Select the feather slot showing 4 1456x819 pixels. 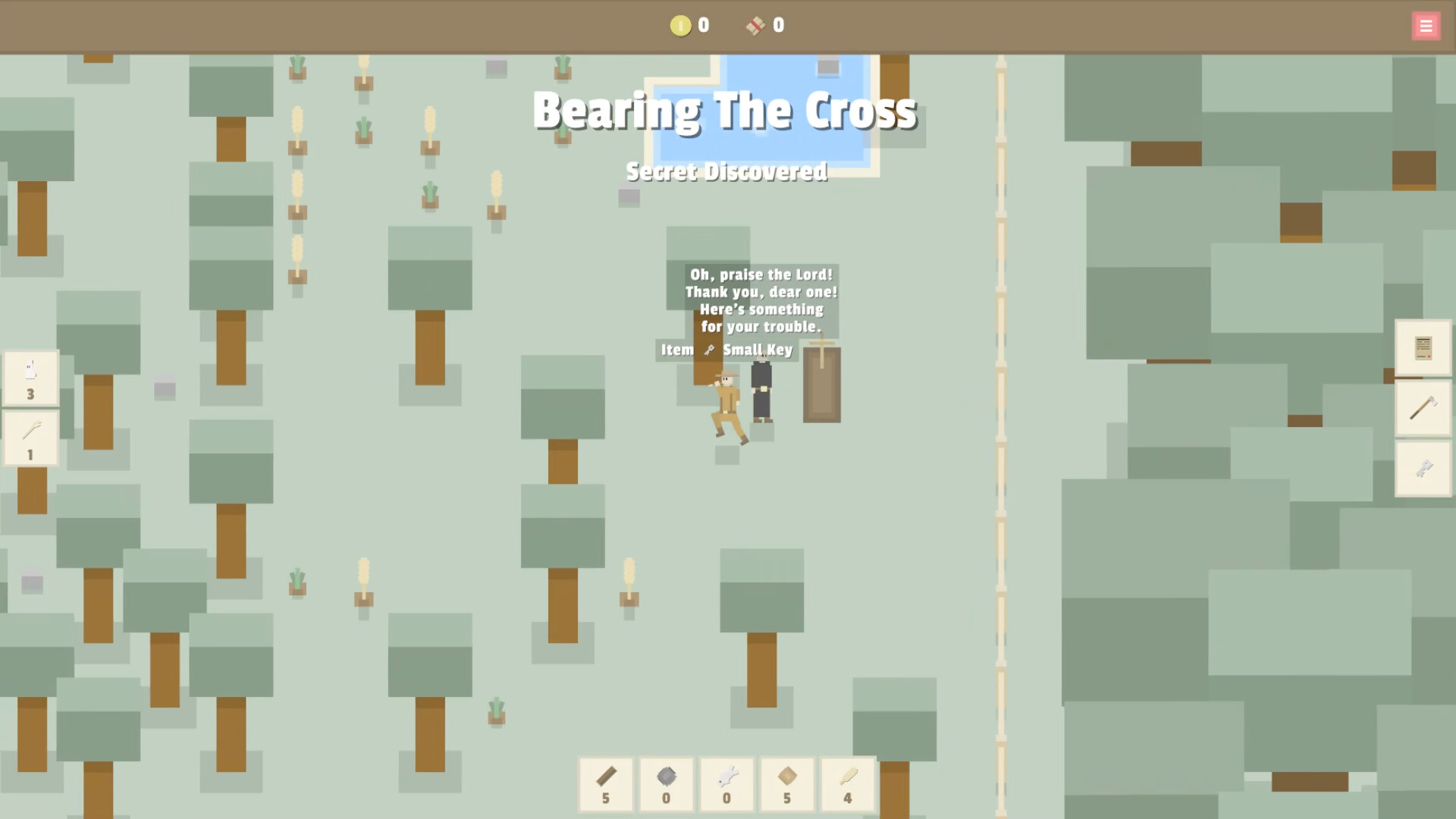click(x=848, y=785)
